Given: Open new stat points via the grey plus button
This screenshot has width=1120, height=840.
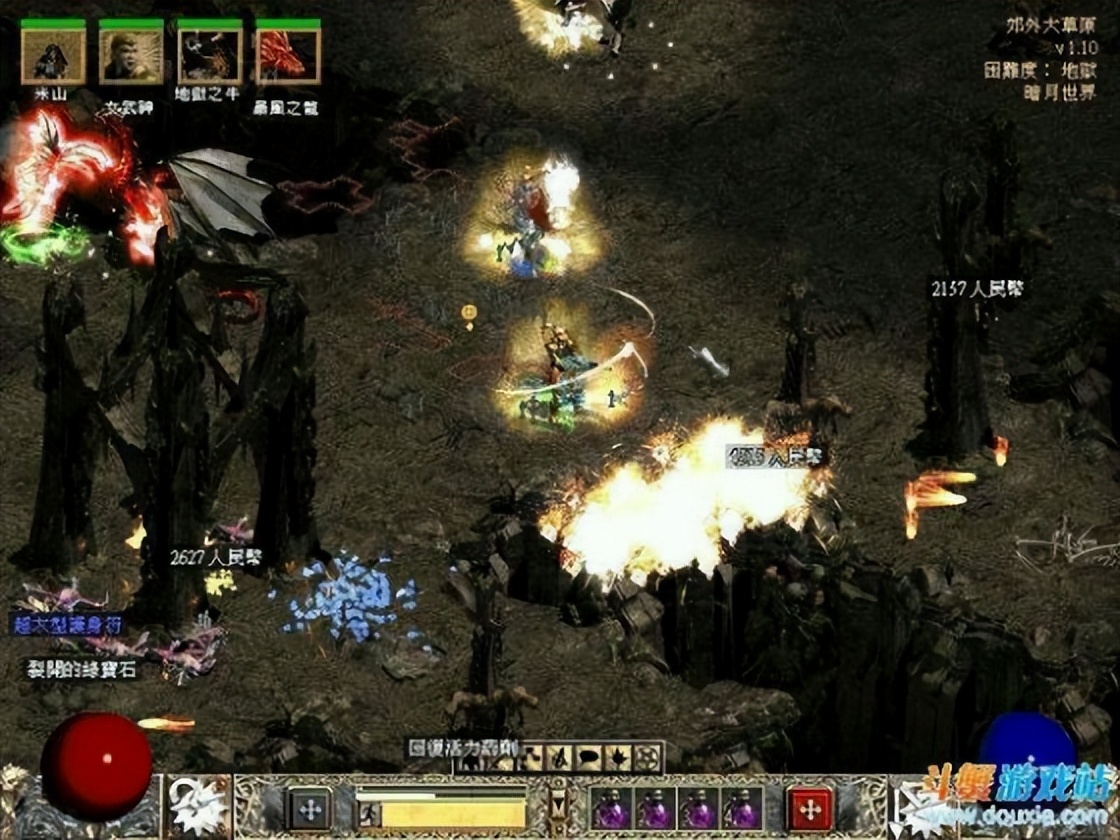Looking at the screenshot, I should [x=310, y=808].
